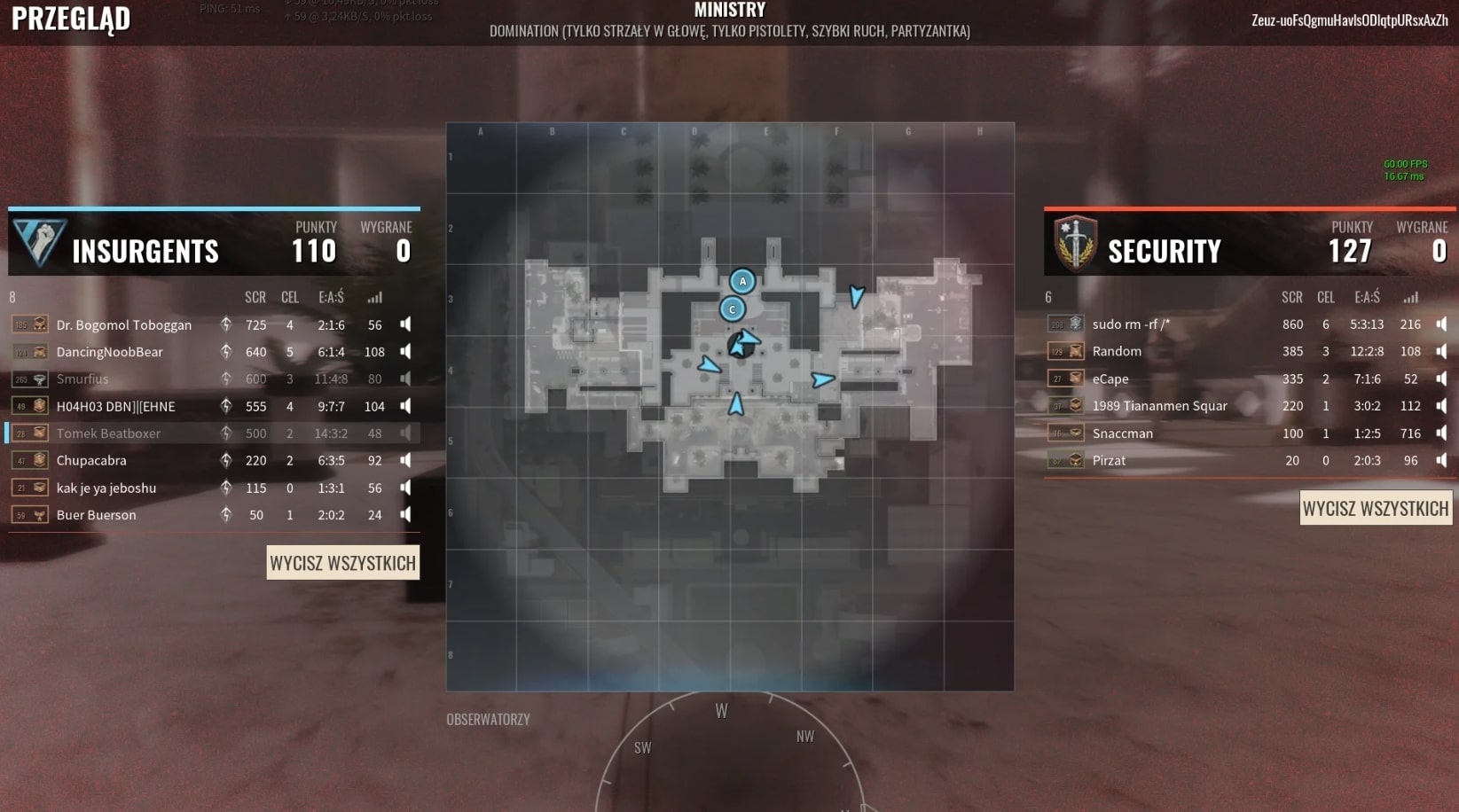Click WYCISZ WSZYSTKICH on the Security side
Viewport: 1459px width, 812px height.
1376,508
